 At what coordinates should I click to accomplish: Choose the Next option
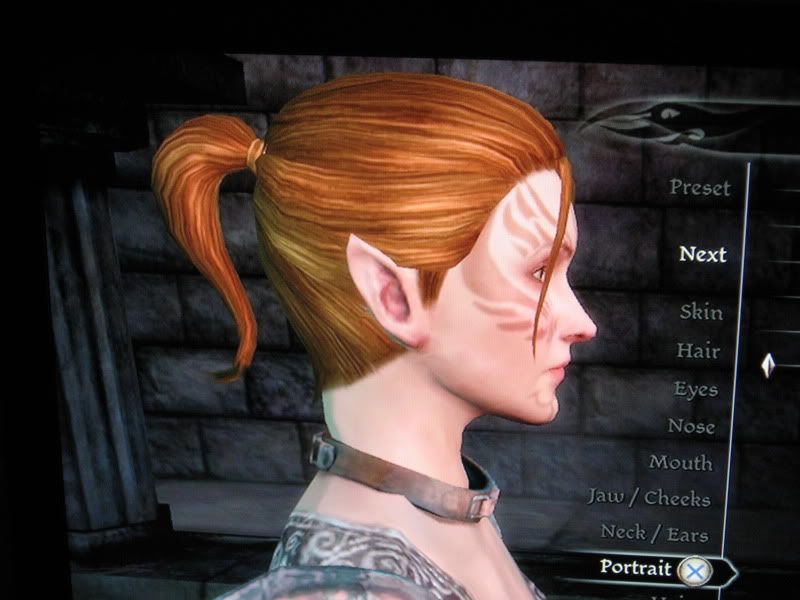tap(702, 254)
